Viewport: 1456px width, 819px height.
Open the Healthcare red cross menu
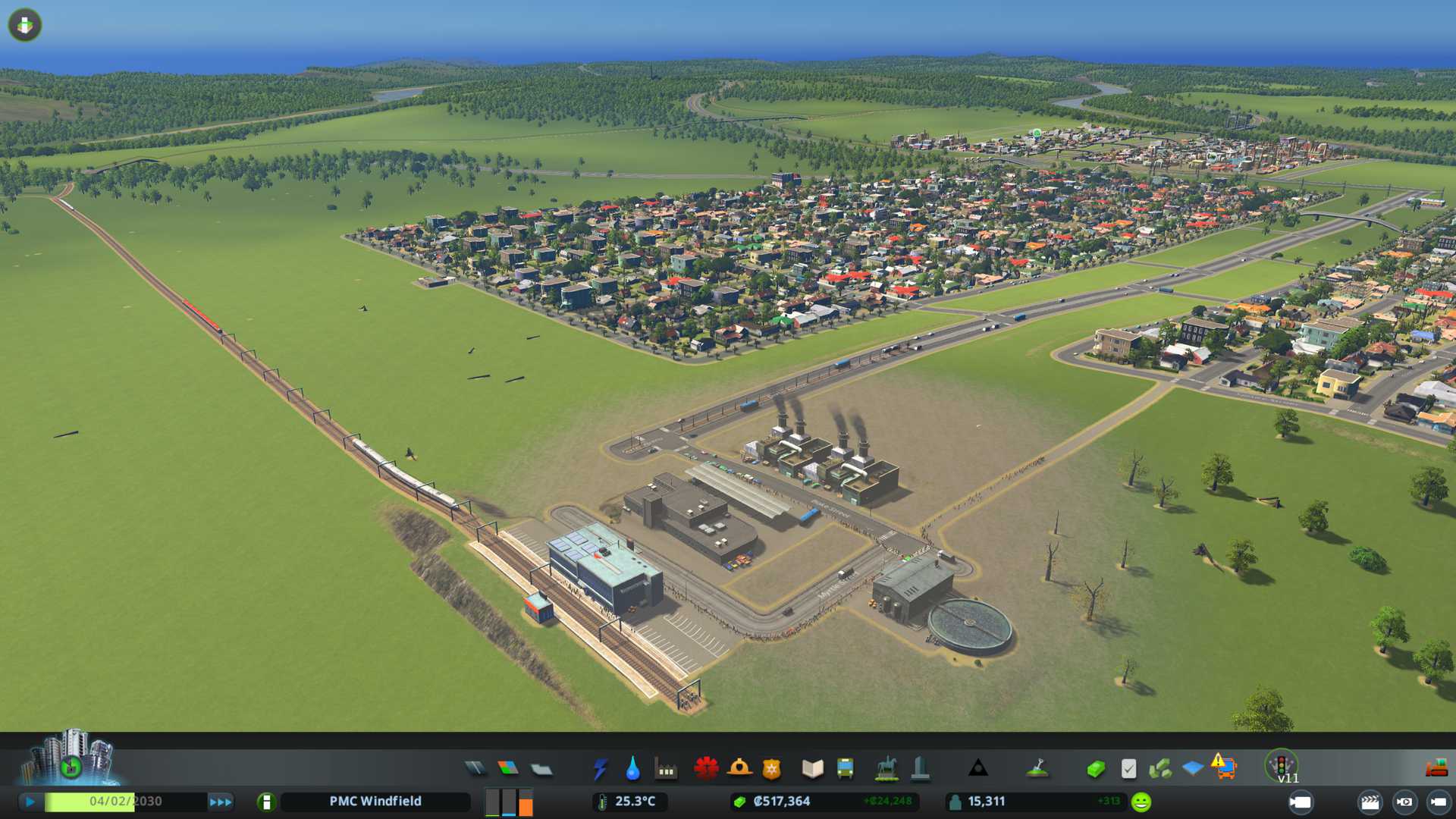706,769
